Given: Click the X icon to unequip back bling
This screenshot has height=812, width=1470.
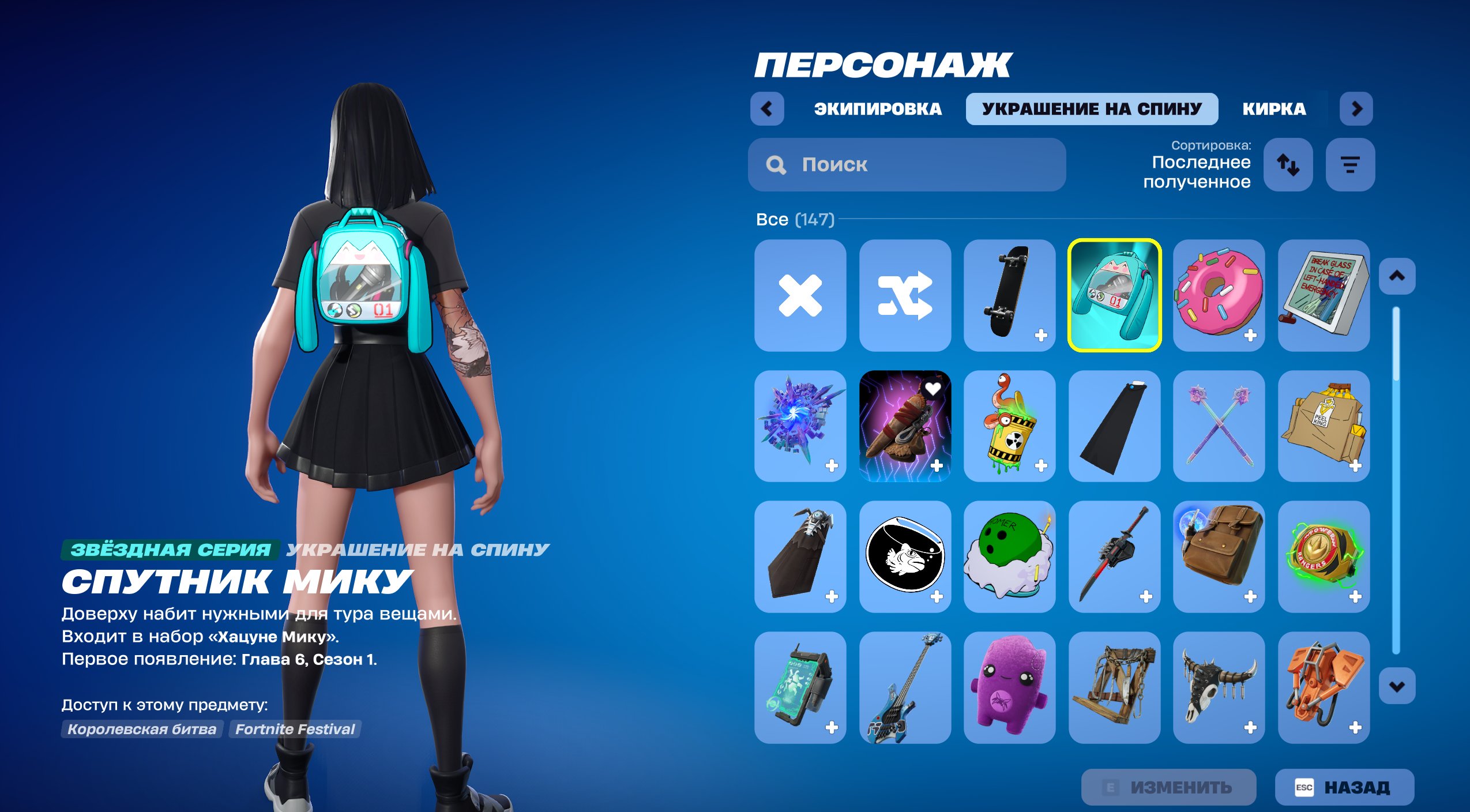Looking at the screenshot, I should click(x=800, y=296).
